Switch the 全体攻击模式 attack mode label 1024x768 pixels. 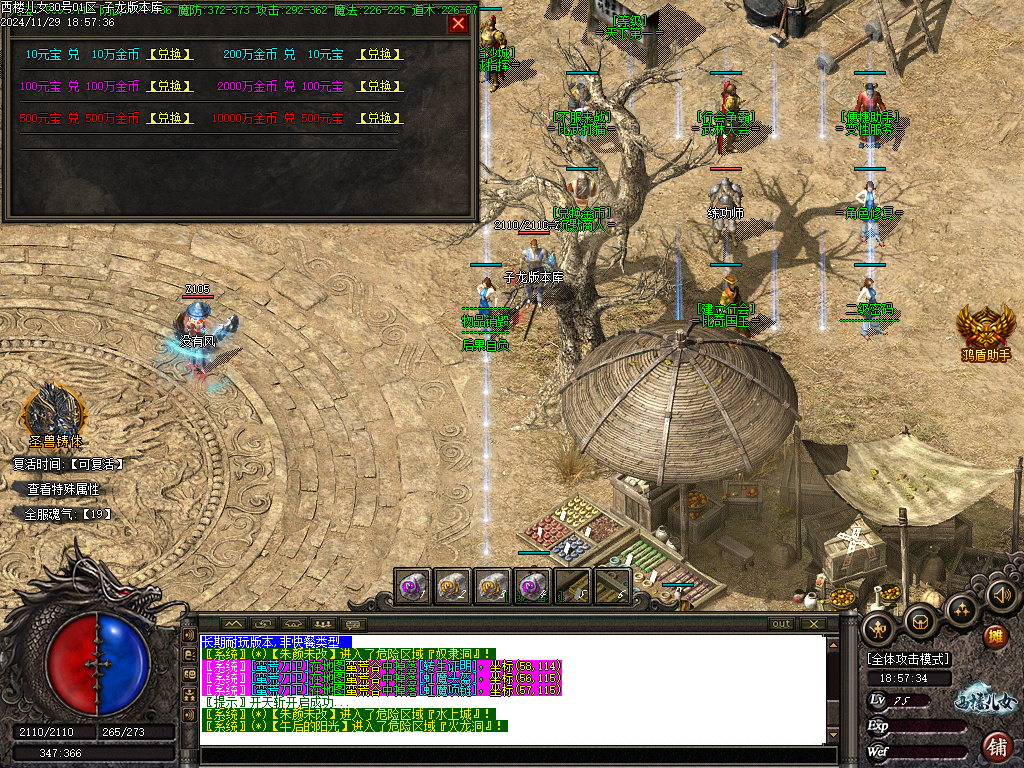point(908,659)
